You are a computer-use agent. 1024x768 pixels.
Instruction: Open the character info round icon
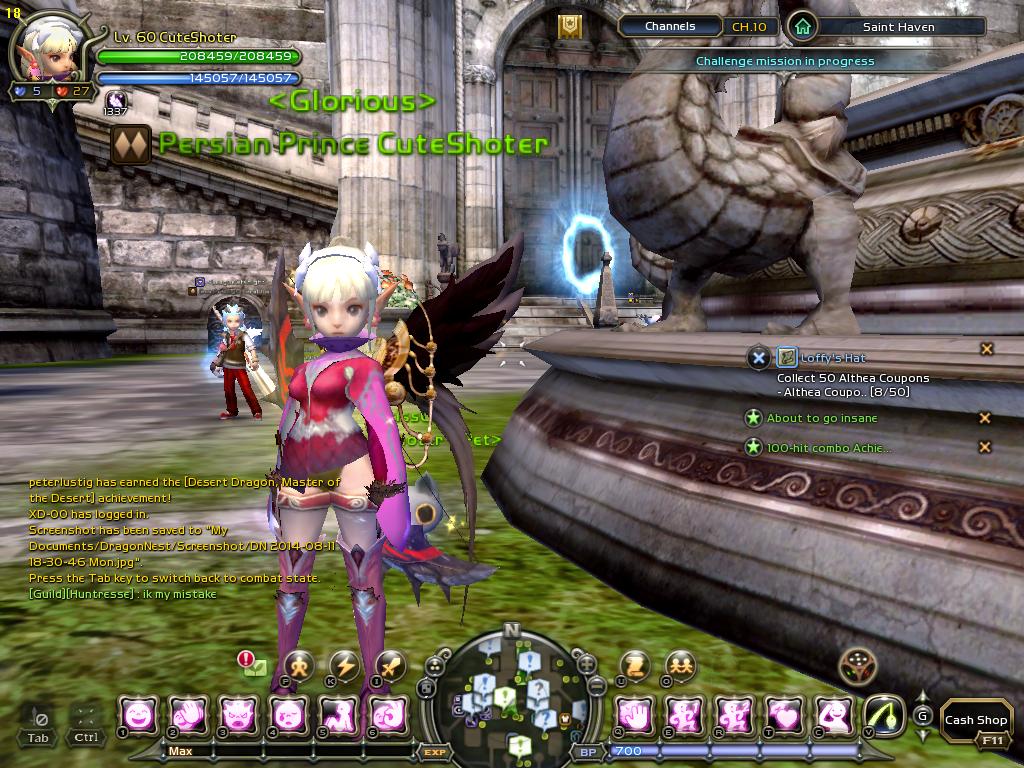(x=299, y=665)
